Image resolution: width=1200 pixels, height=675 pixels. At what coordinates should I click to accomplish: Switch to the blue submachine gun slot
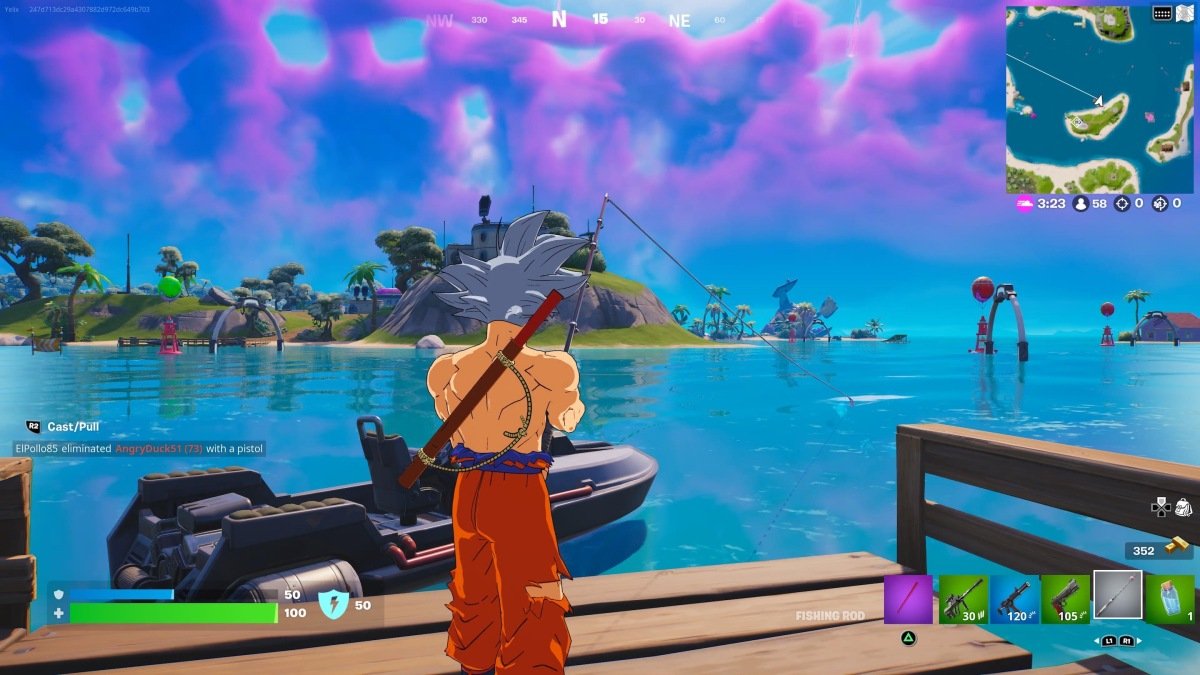click(1014, 599)
